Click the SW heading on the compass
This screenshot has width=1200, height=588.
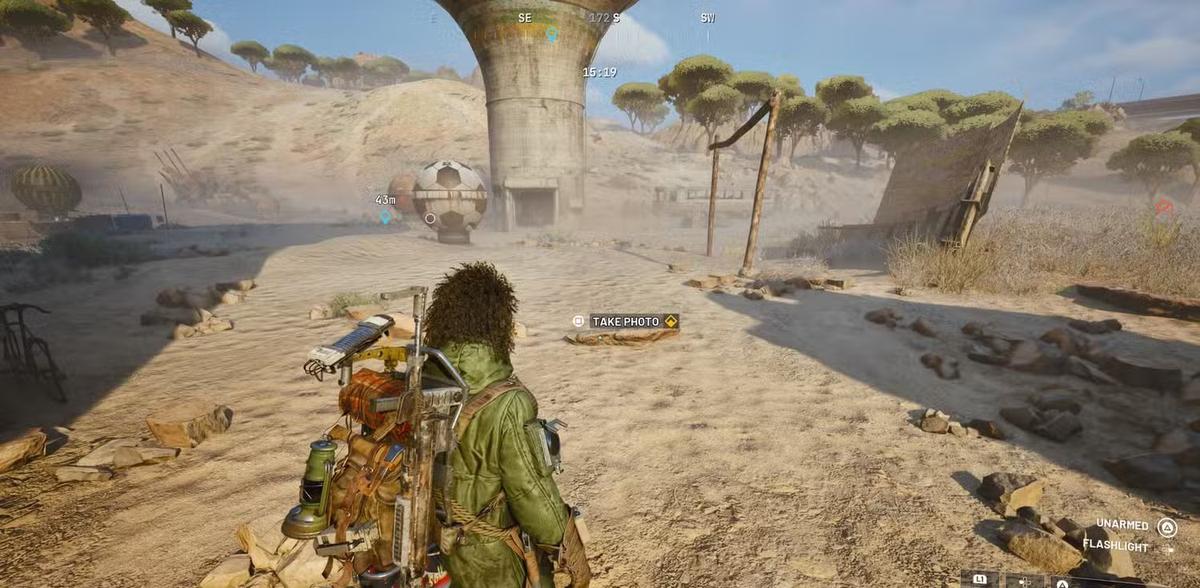(707, 18)
